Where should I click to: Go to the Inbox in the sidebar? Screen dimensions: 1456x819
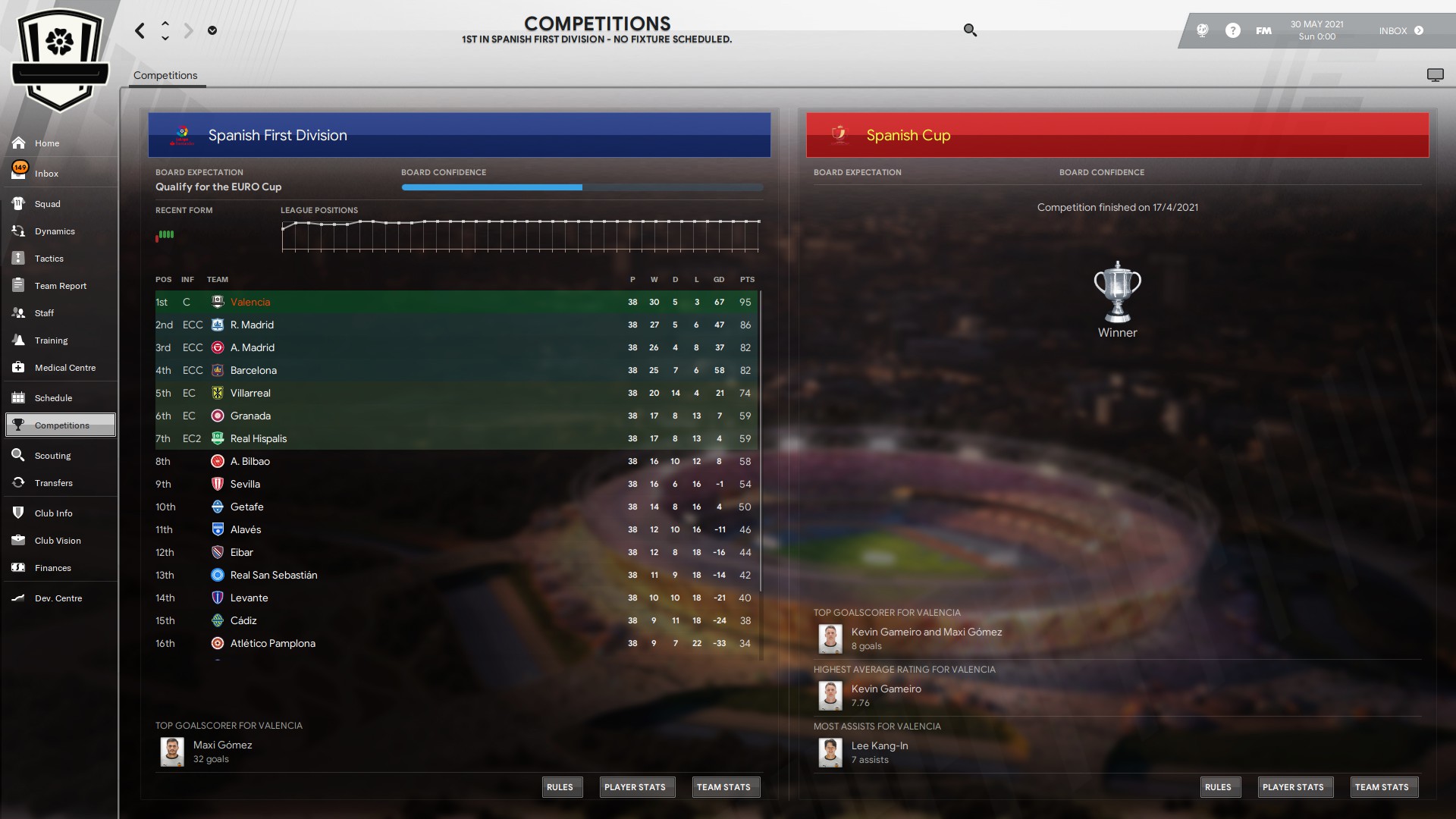[x=46, y=174]
